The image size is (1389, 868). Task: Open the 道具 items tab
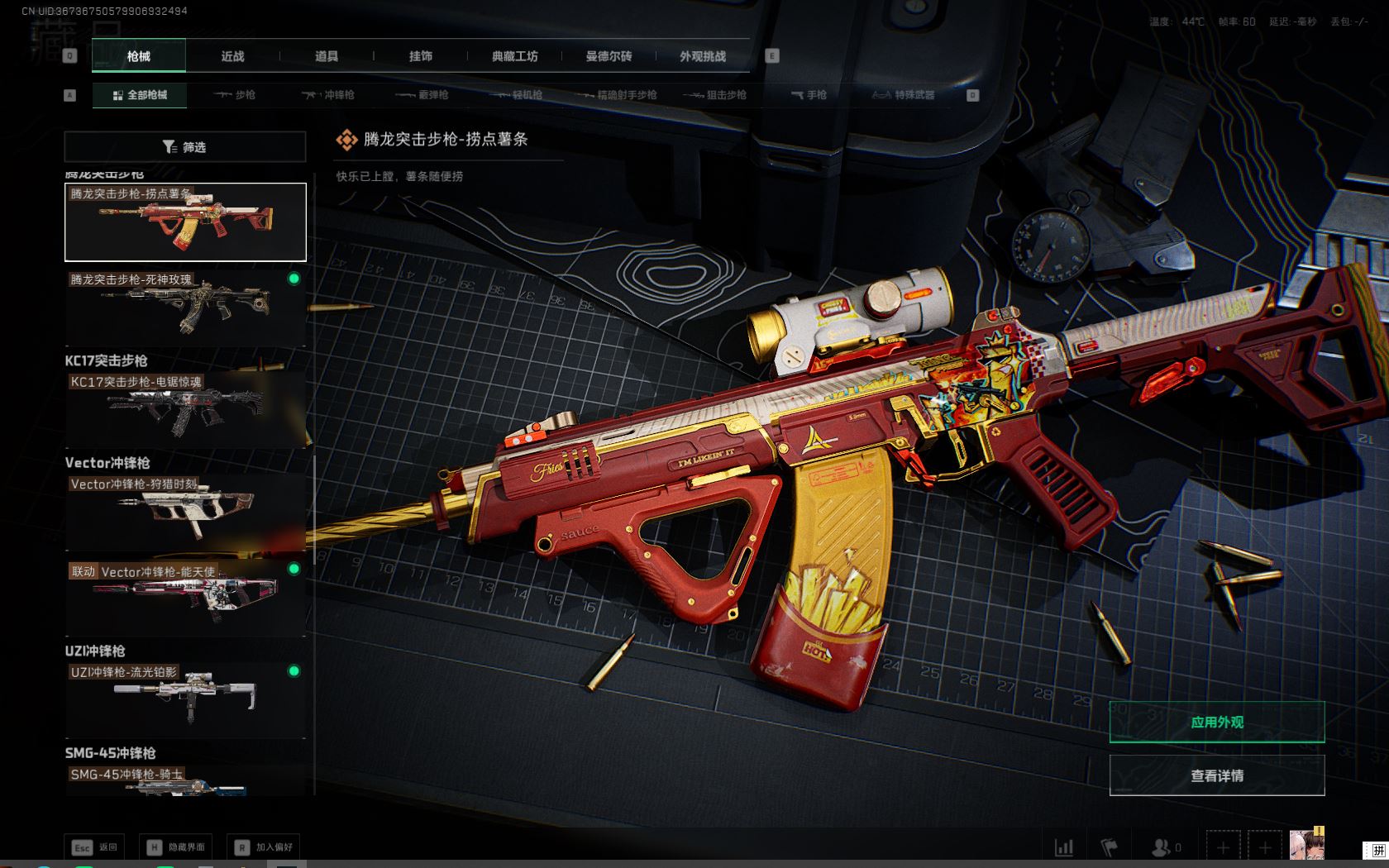pos(327,56)
